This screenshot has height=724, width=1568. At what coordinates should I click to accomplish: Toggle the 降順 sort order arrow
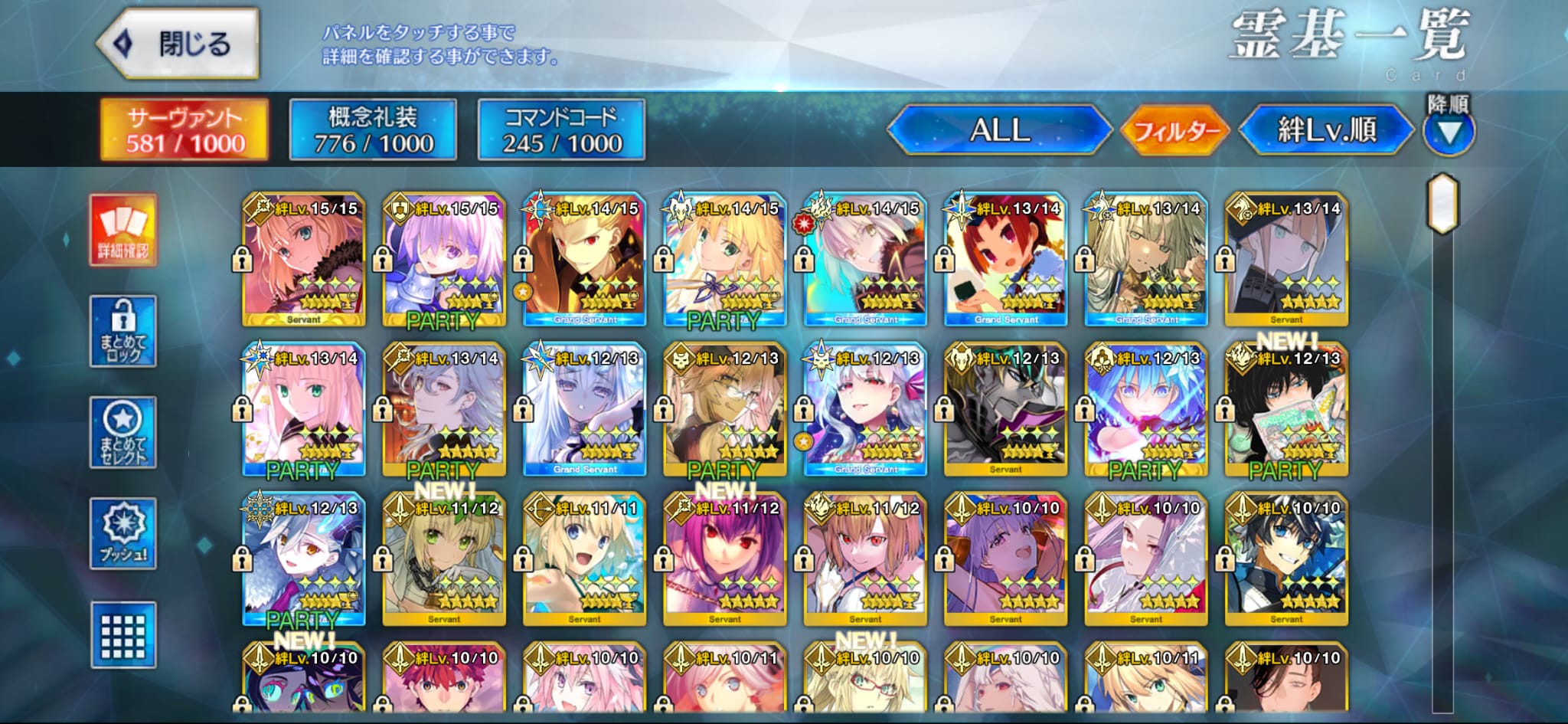click(x=1449, y=133)
